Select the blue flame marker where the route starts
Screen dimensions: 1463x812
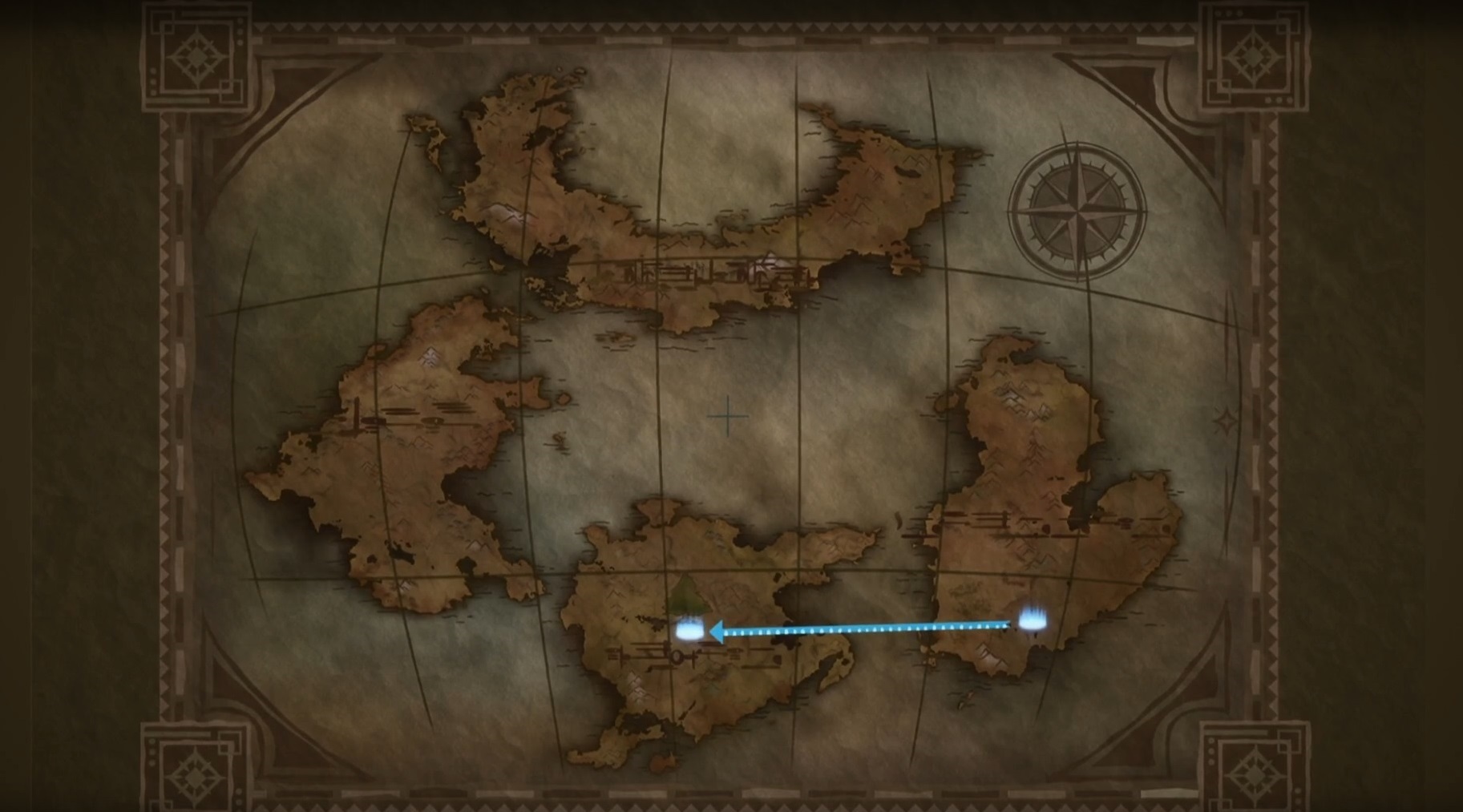coord(1033,620)
